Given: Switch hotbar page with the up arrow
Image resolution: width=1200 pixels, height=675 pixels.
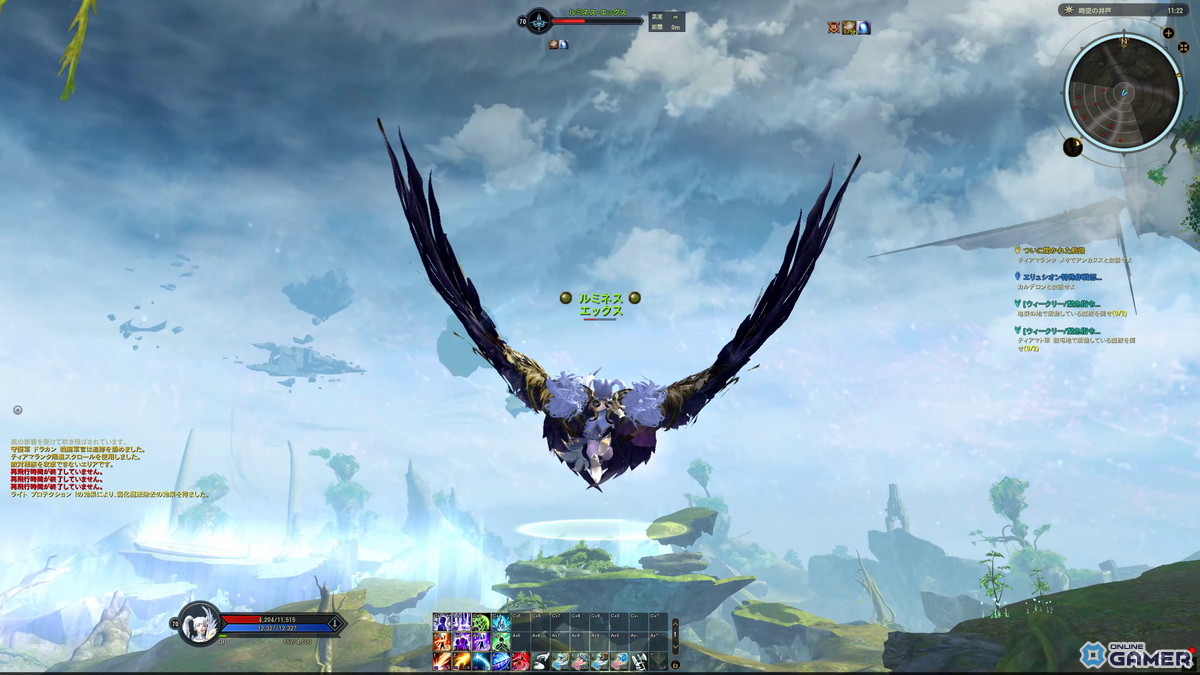Looking at the screenshot, I should [675, 623].
